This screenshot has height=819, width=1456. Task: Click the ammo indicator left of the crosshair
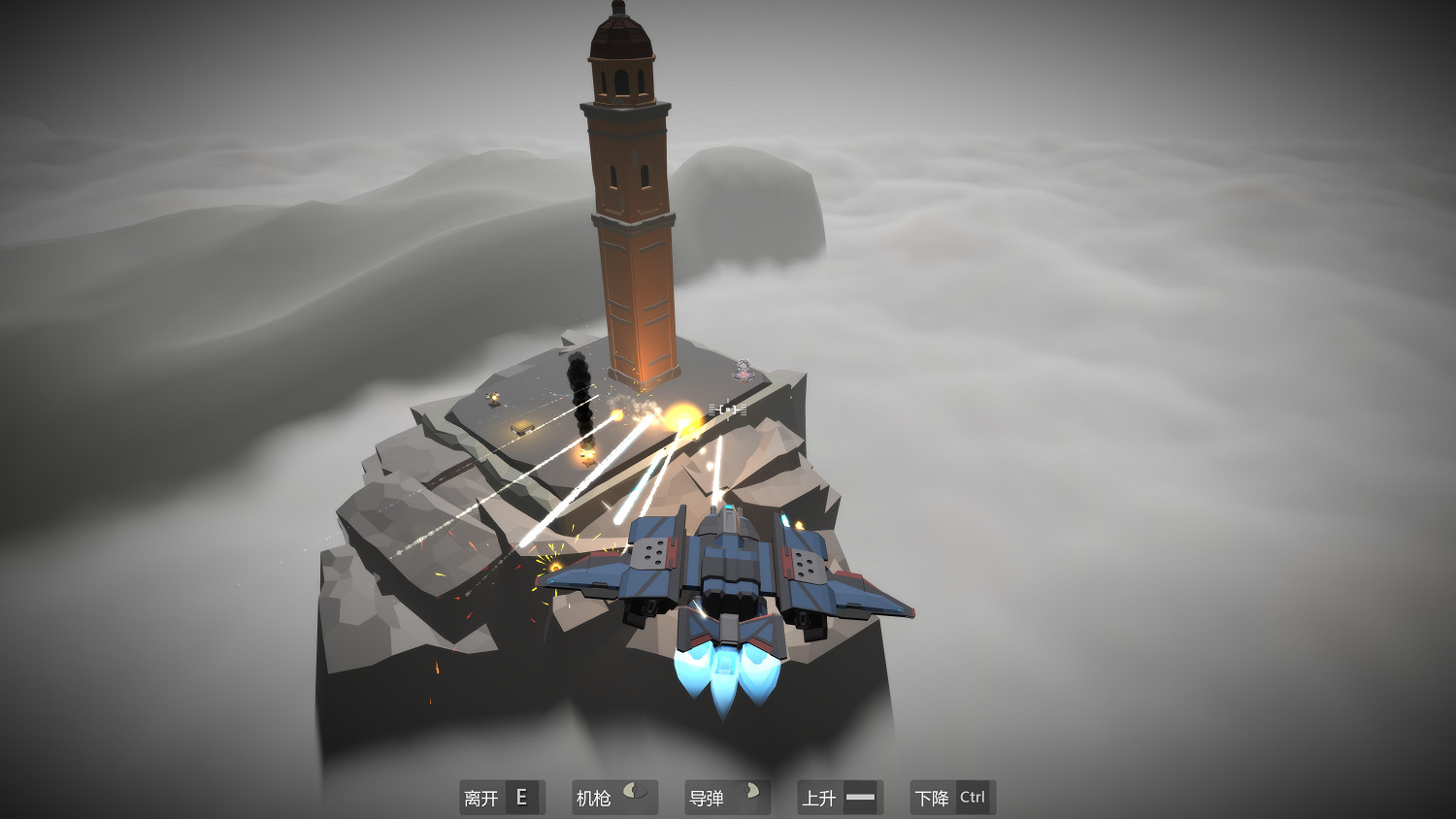[711, 409]
